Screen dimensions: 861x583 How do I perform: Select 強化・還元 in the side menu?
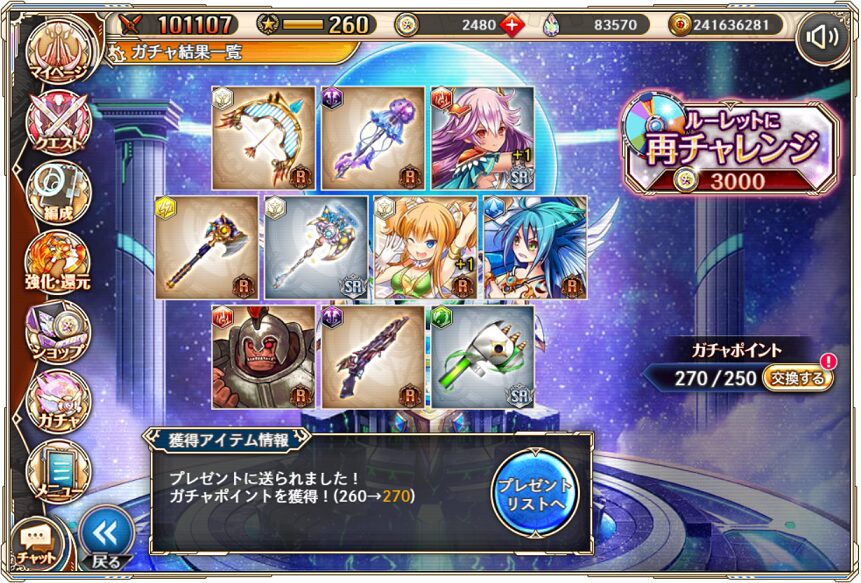[x=57, y=260]
